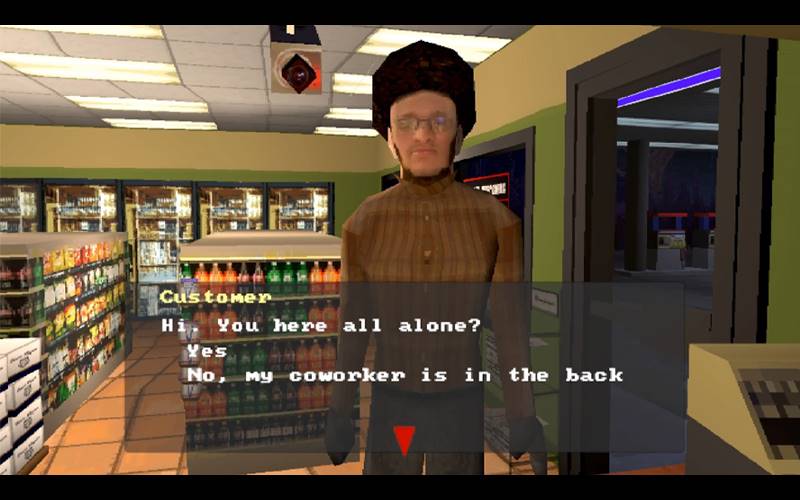
Task: Select "No, my coworker is in the back"
Action: [x=404, y=375]
